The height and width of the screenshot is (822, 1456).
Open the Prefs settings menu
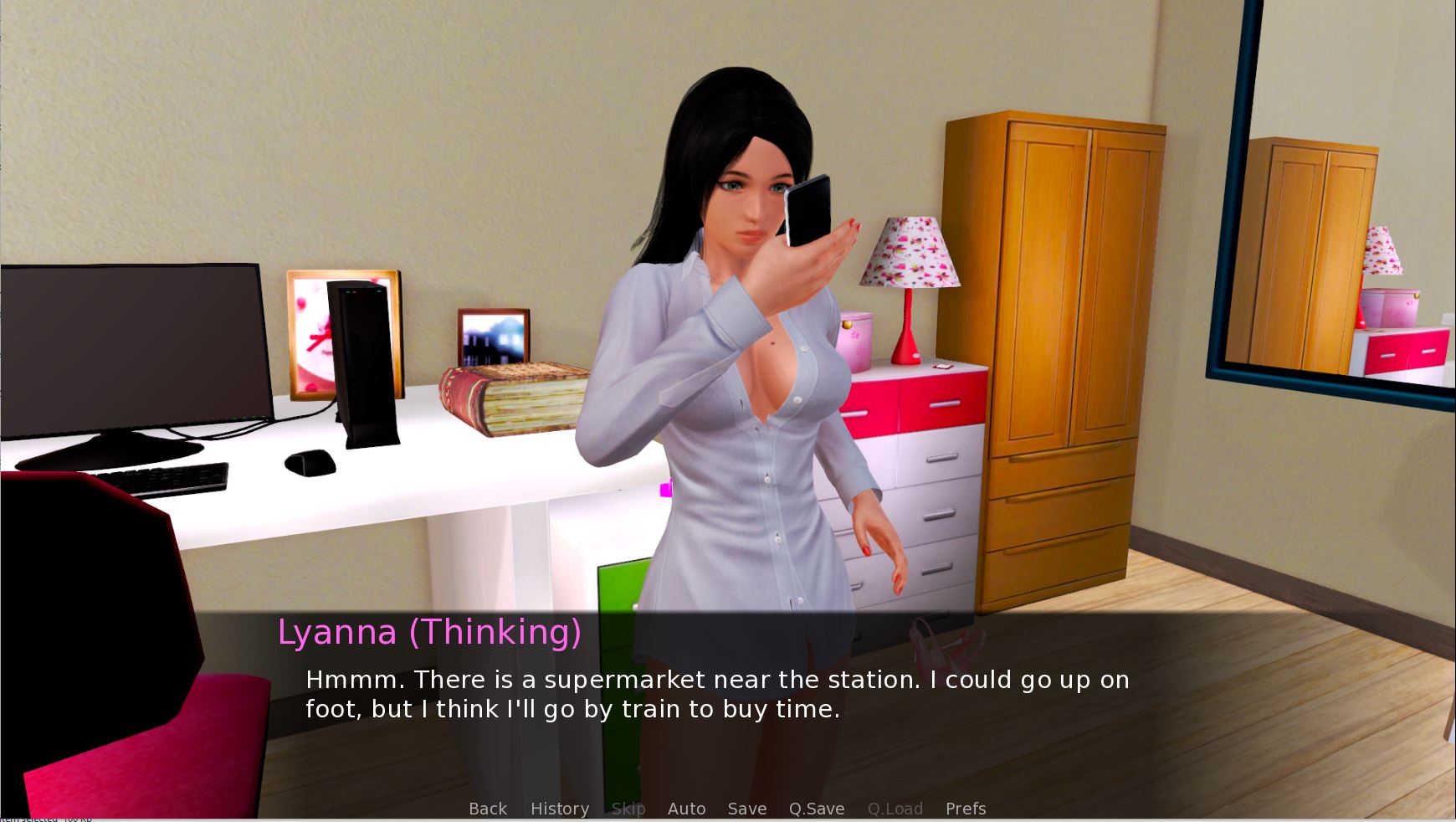click(966, 809)
